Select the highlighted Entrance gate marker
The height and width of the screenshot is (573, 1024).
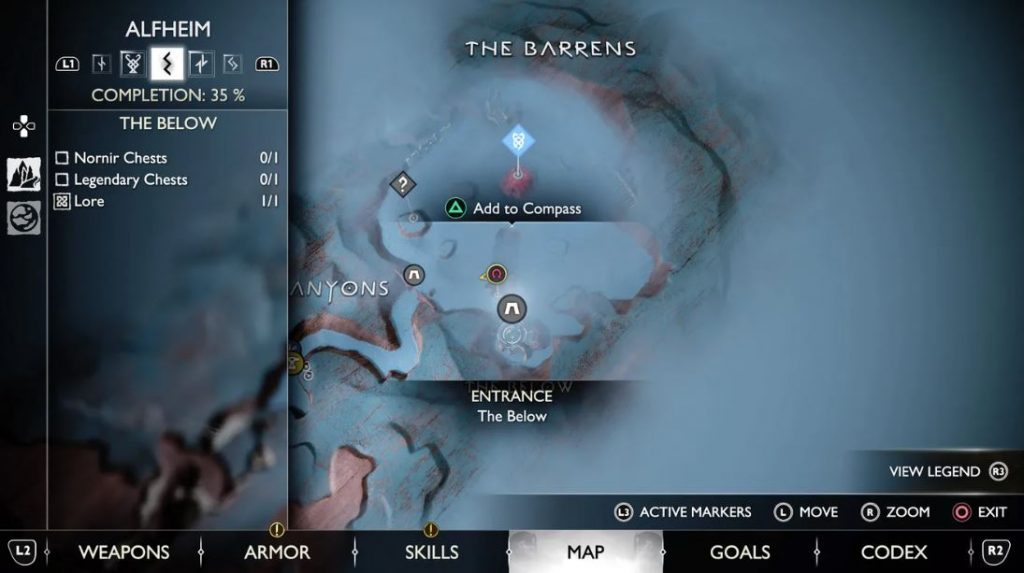(512, 308)
